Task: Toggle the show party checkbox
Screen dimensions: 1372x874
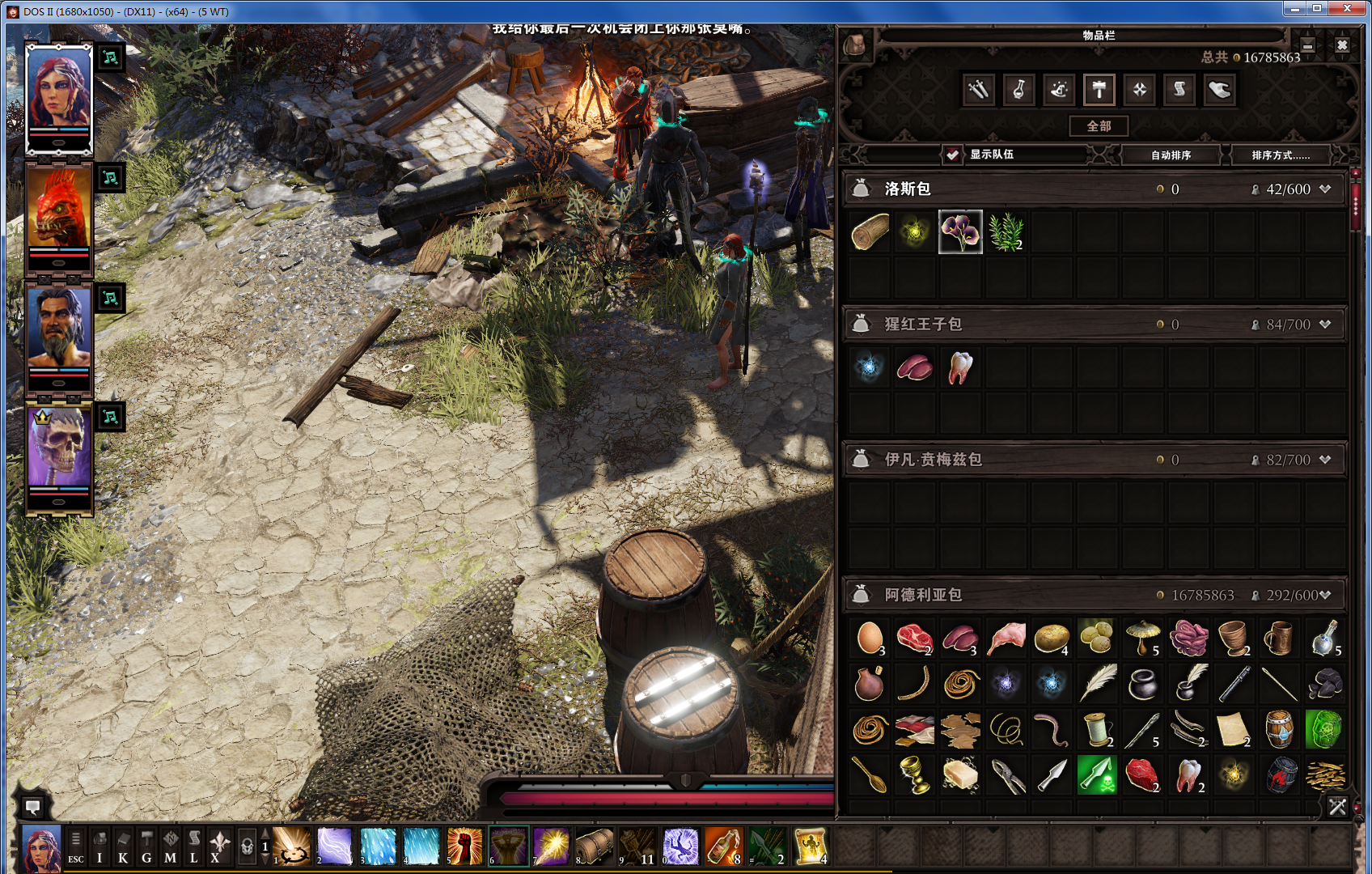Action: (x=953, y=155)
